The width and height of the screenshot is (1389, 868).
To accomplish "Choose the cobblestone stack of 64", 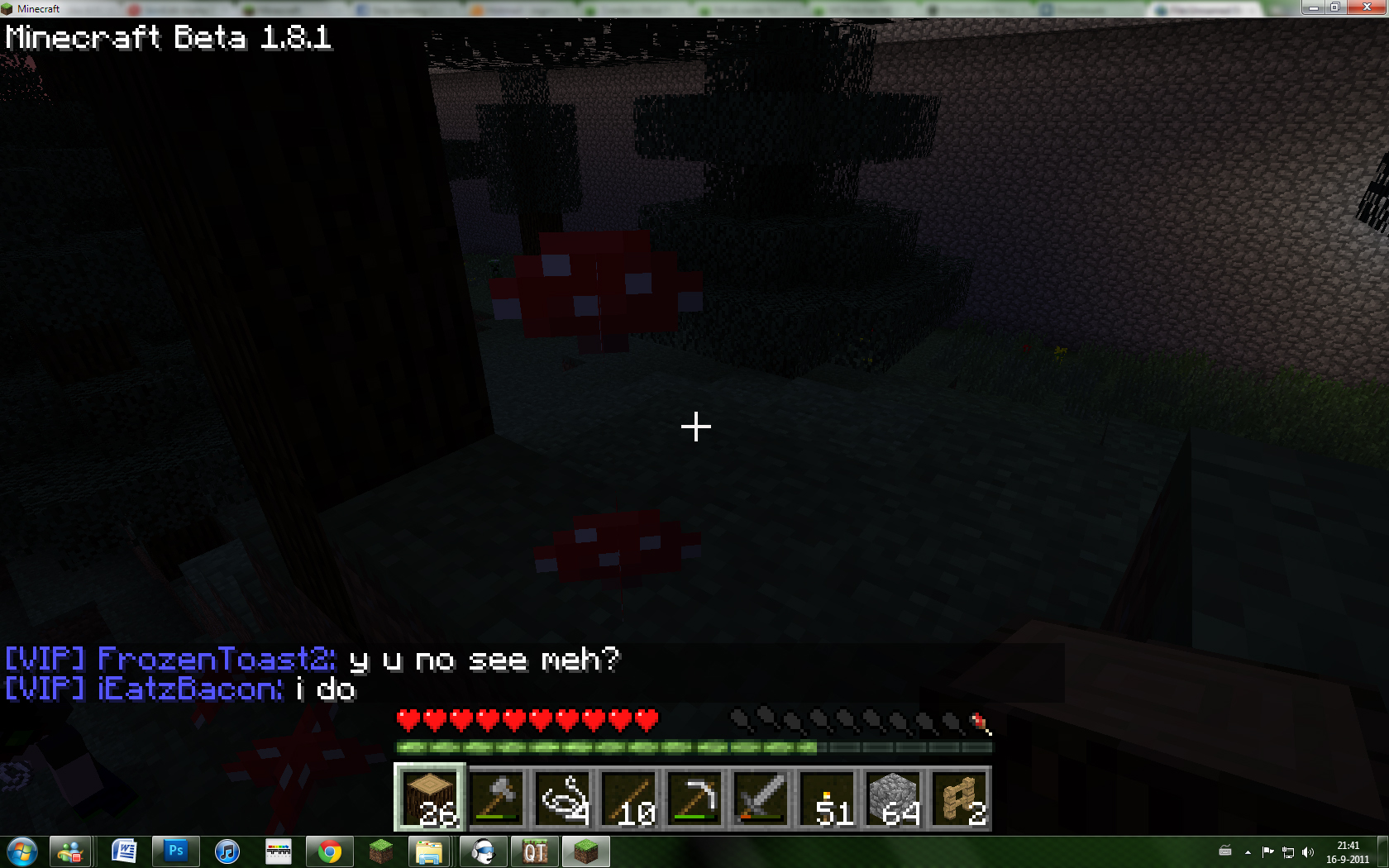I will tap(893, 798).
